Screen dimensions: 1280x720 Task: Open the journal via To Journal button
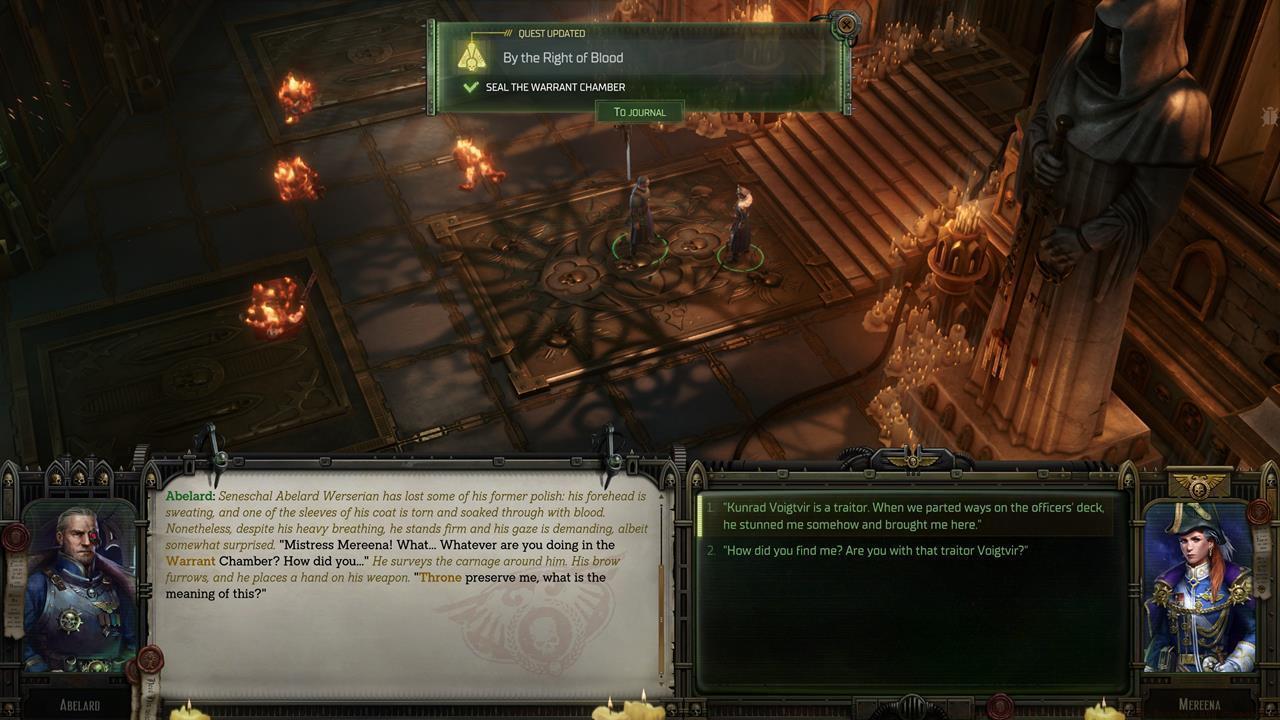pyautogui.click(x=640, y=112)
